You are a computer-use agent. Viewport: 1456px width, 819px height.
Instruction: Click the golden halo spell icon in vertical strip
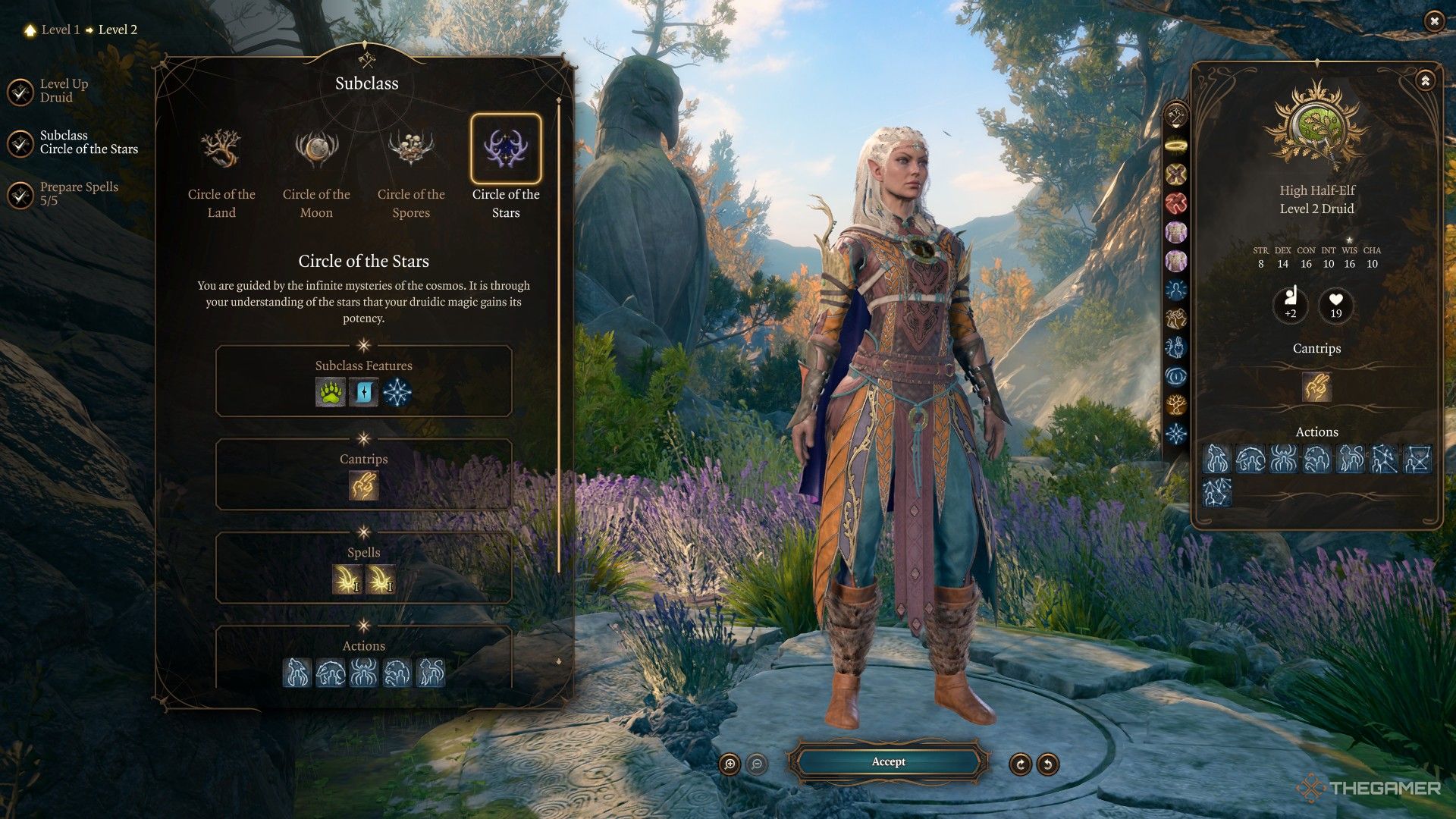(1177, 144)
